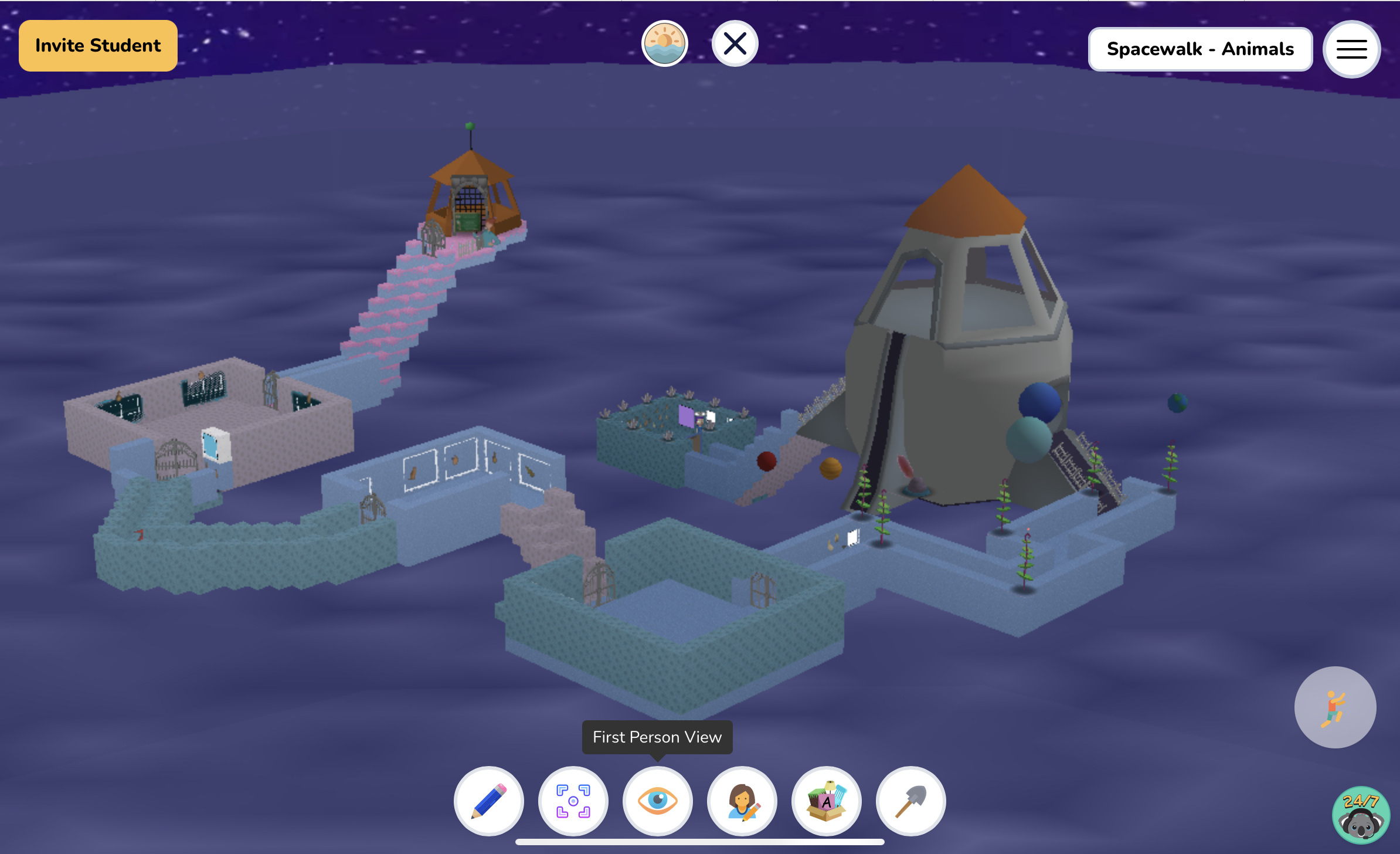Select the eye First Person View icon
The image size is (1400, 854).
click(657, 801)
